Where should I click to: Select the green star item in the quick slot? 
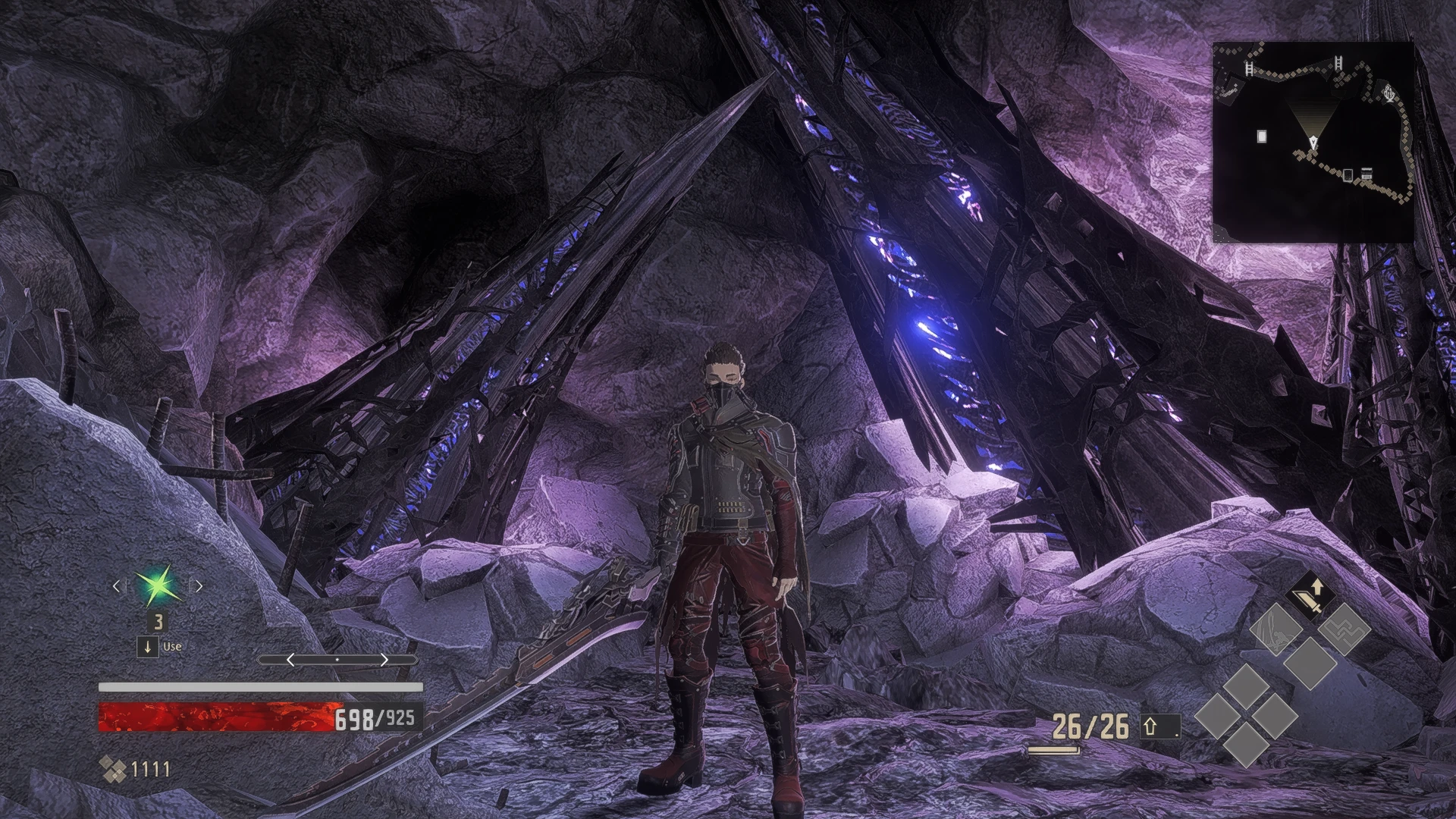(158, 586)
